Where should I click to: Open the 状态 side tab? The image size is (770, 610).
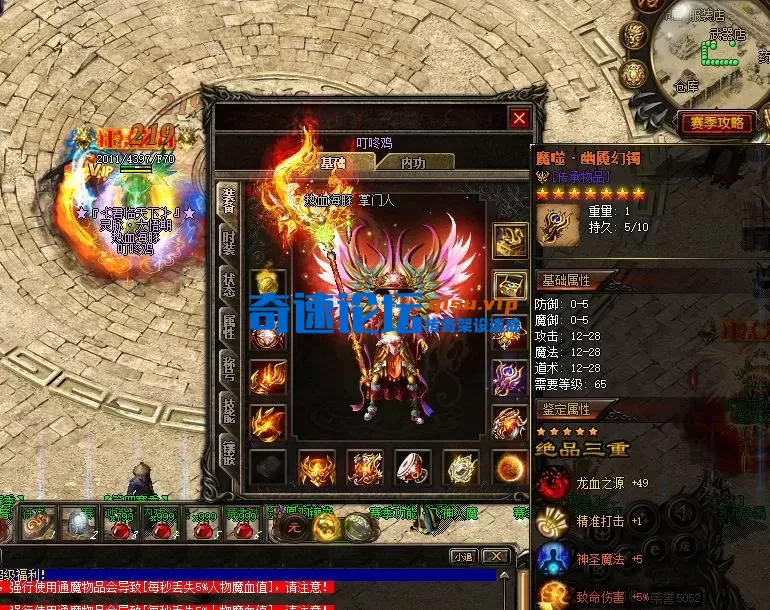(x=229, y=281)
